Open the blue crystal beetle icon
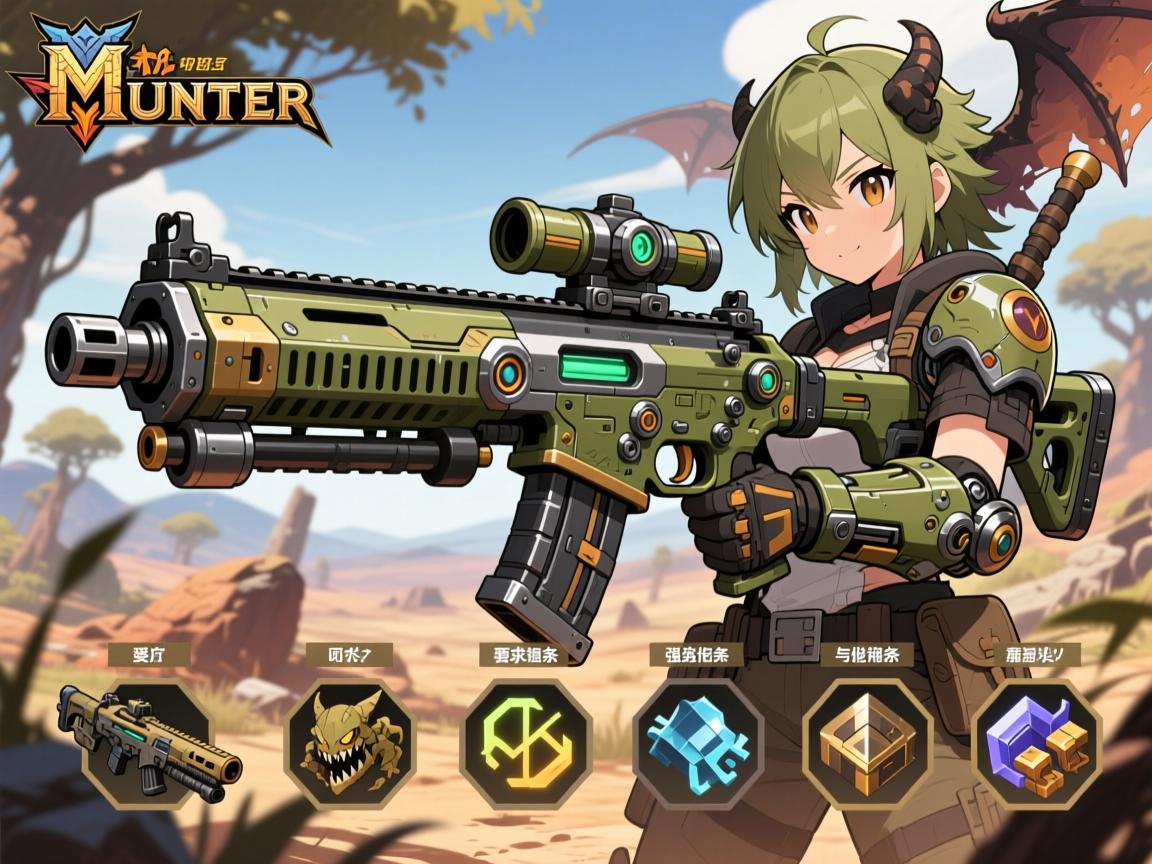This screenshot has width=1152, height=864. pyautogui.click(x=698, y=743)
